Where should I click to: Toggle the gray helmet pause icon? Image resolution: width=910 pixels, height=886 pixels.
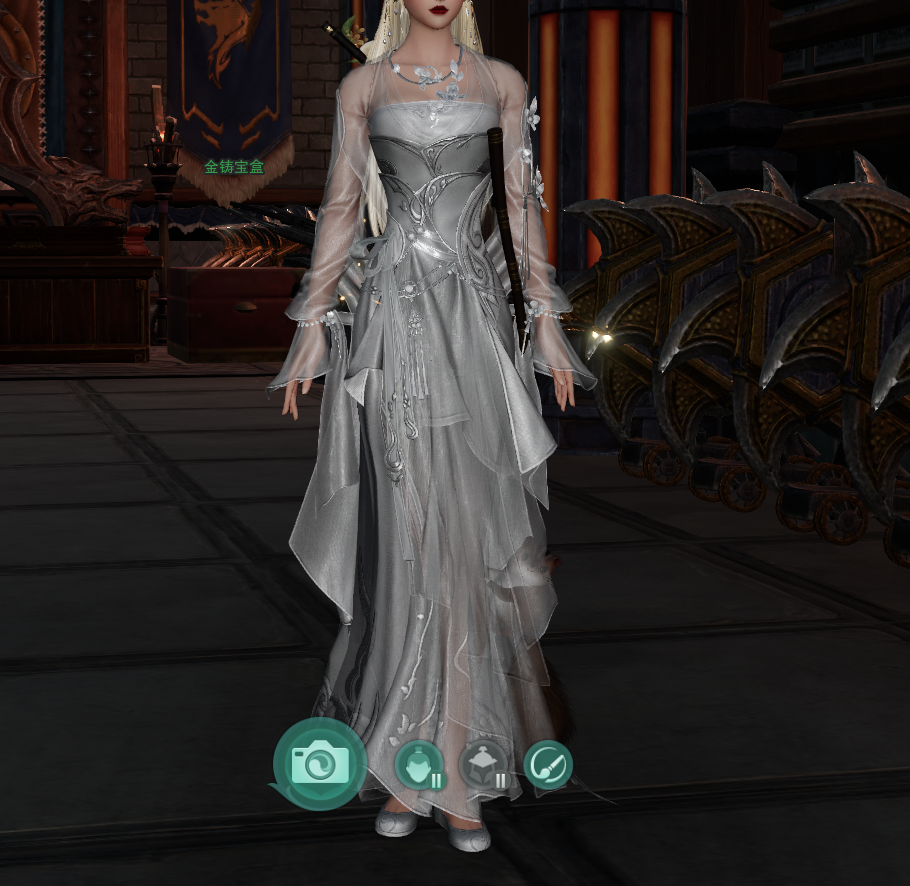[484, 766]
